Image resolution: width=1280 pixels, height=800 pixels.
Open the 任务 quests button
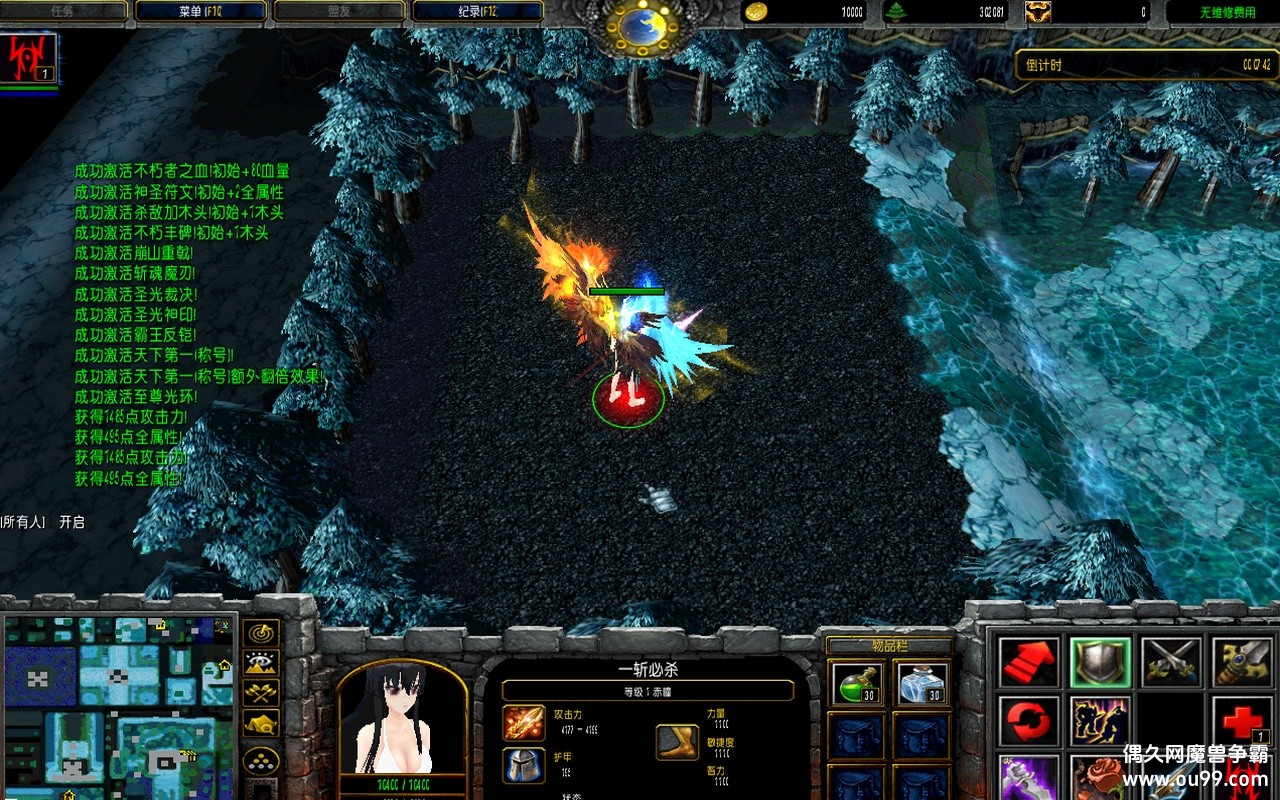click(x=64, y=12)
